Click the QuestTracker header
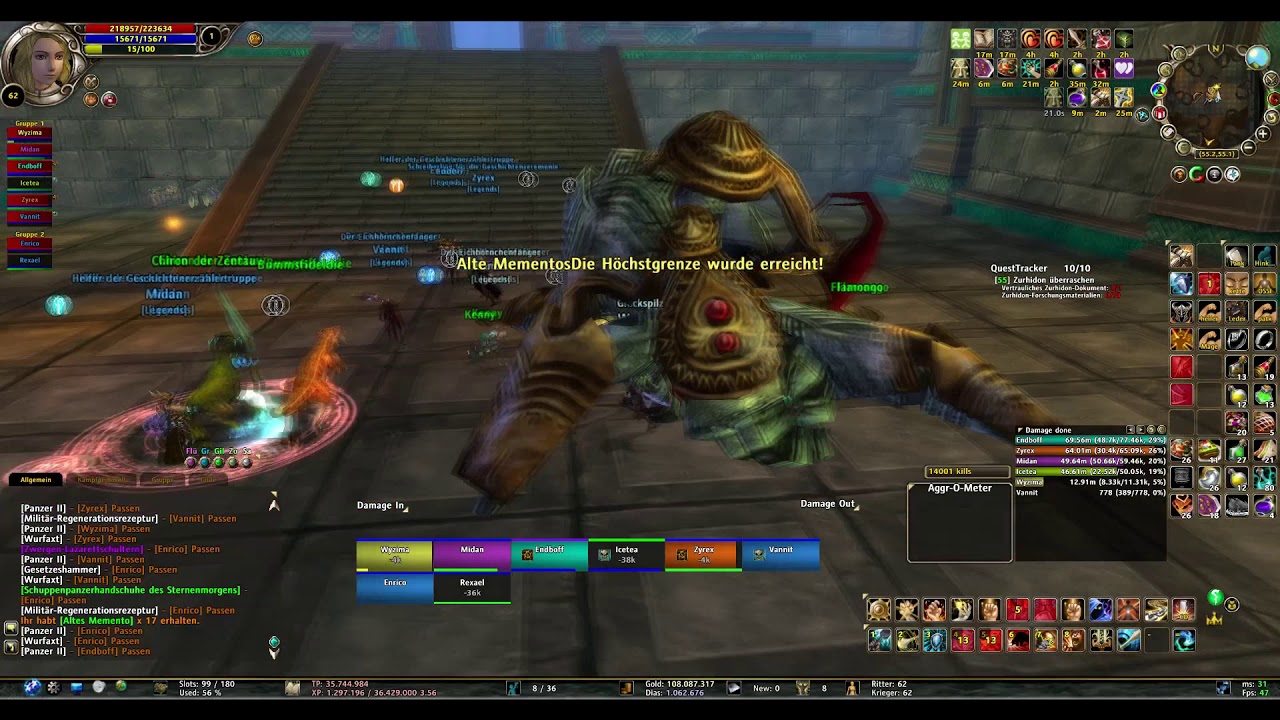 pyautogui.click(x=1018, y=268)
